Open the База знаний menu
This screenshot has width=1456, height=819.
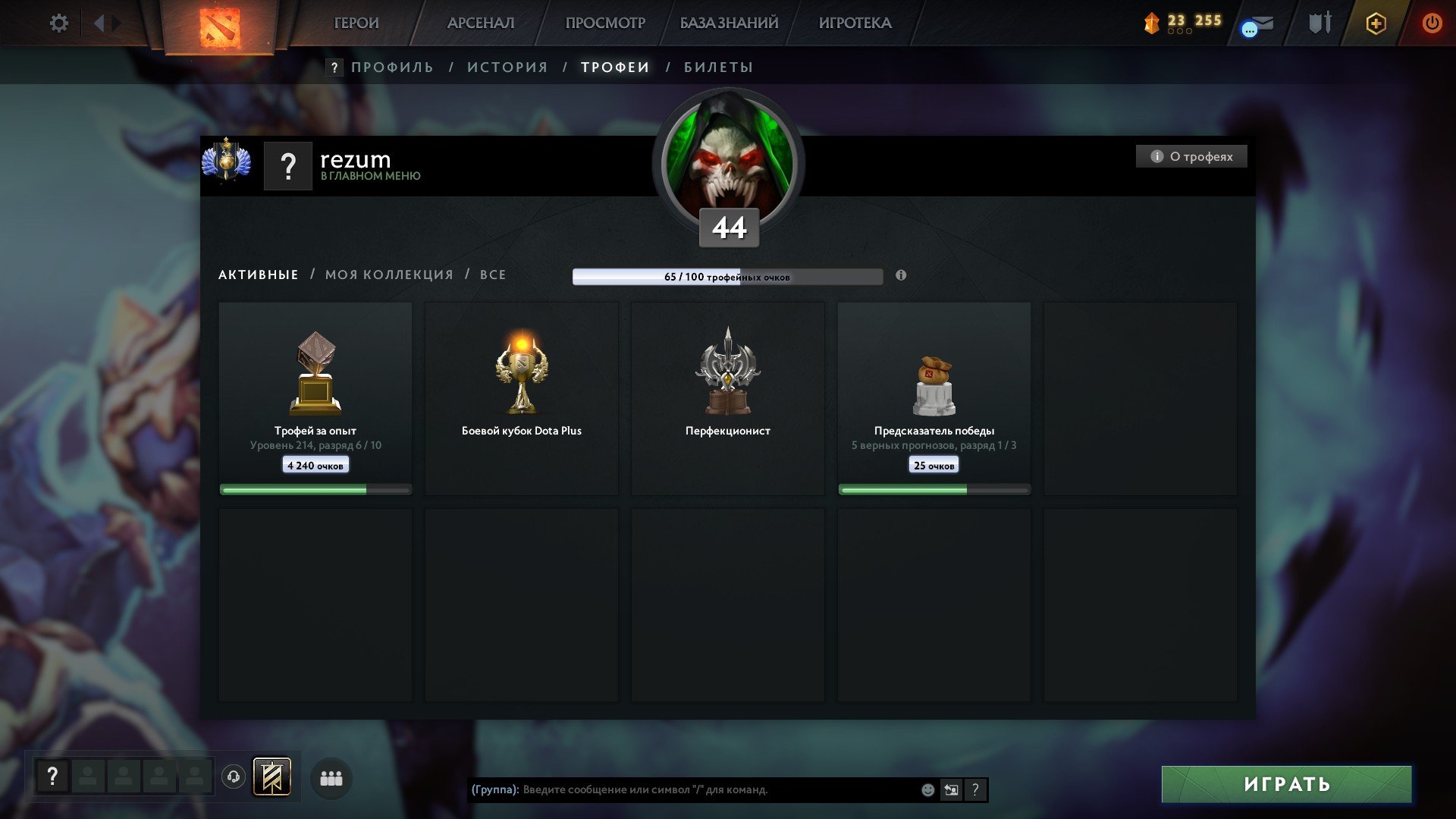[x=729, y=24]
